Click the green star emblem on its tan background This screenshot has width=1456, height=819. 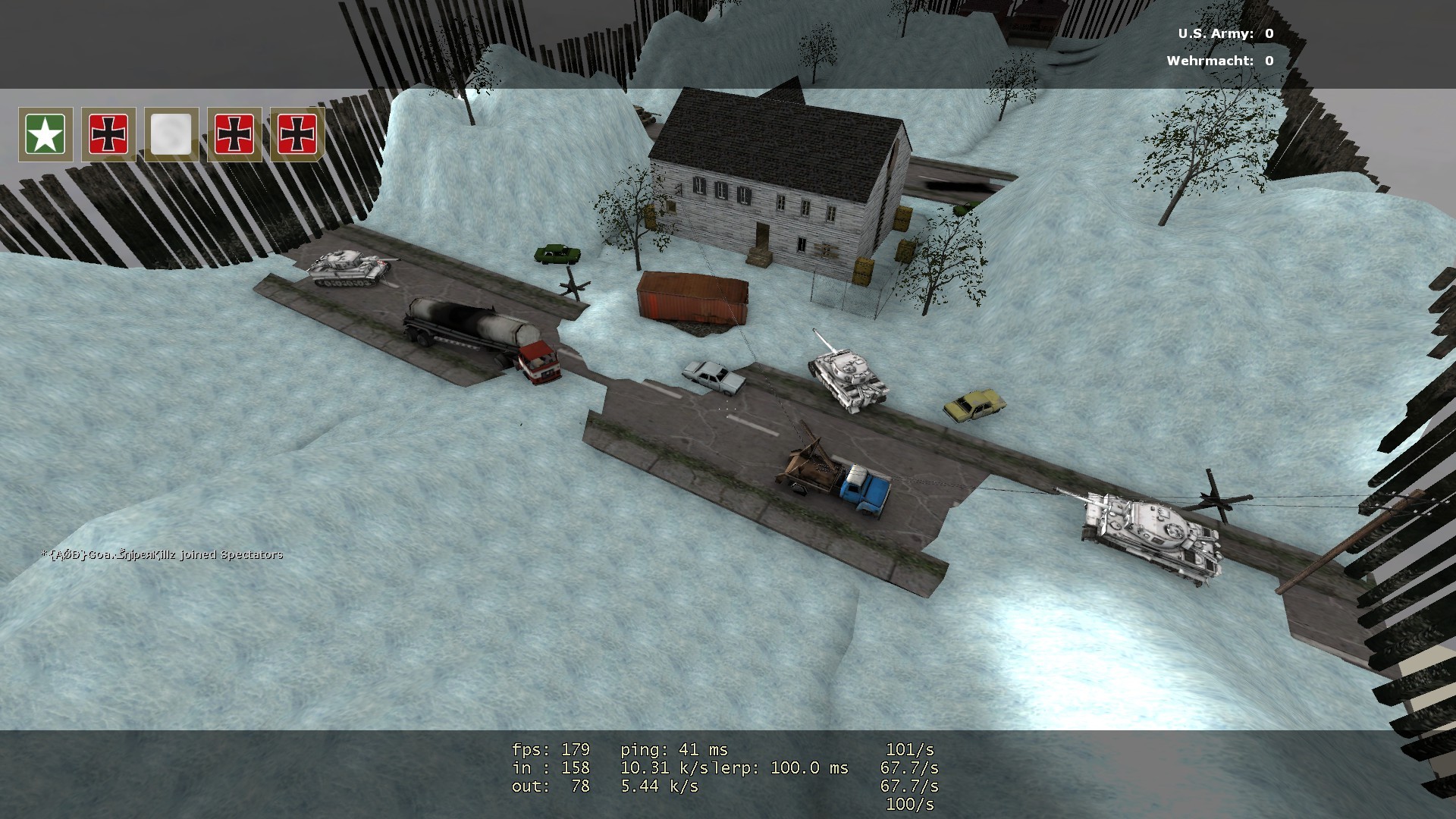click(45, 135)
